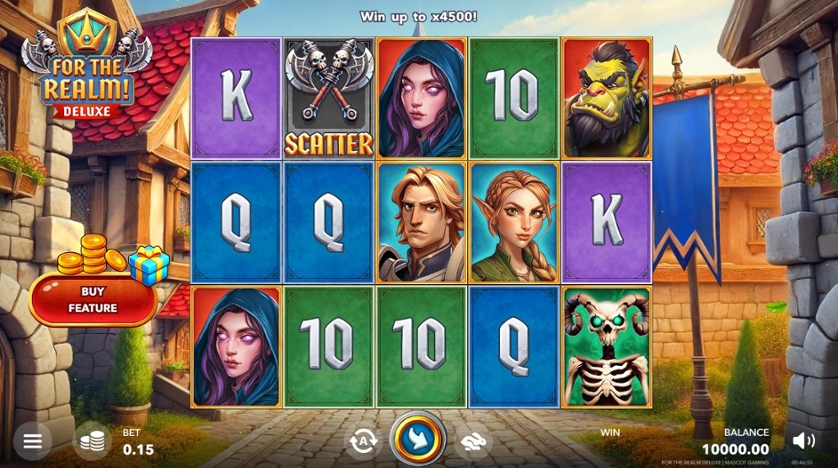Mute sound with the speaker icon
This screenshot has height=468, width=838.
[803, 440]
